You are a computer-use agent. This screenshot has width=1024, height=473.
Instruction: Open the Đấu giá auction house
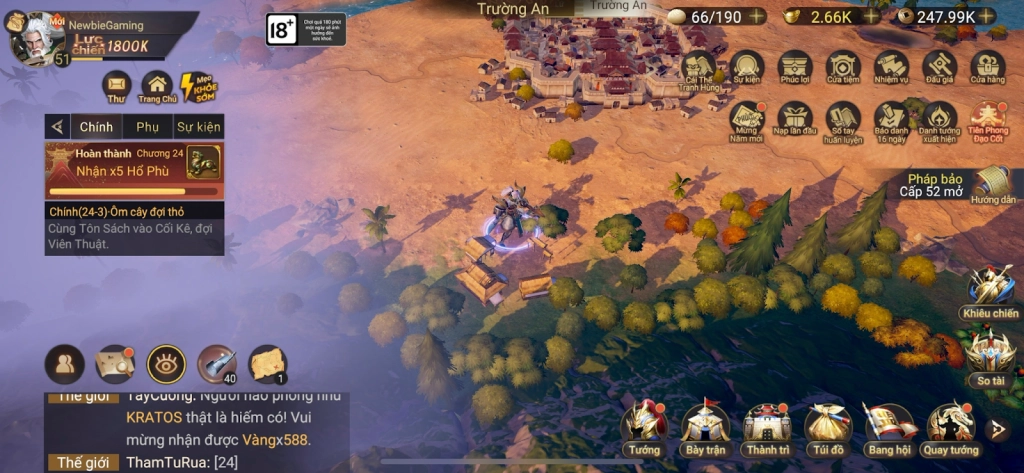coord(939,68)
